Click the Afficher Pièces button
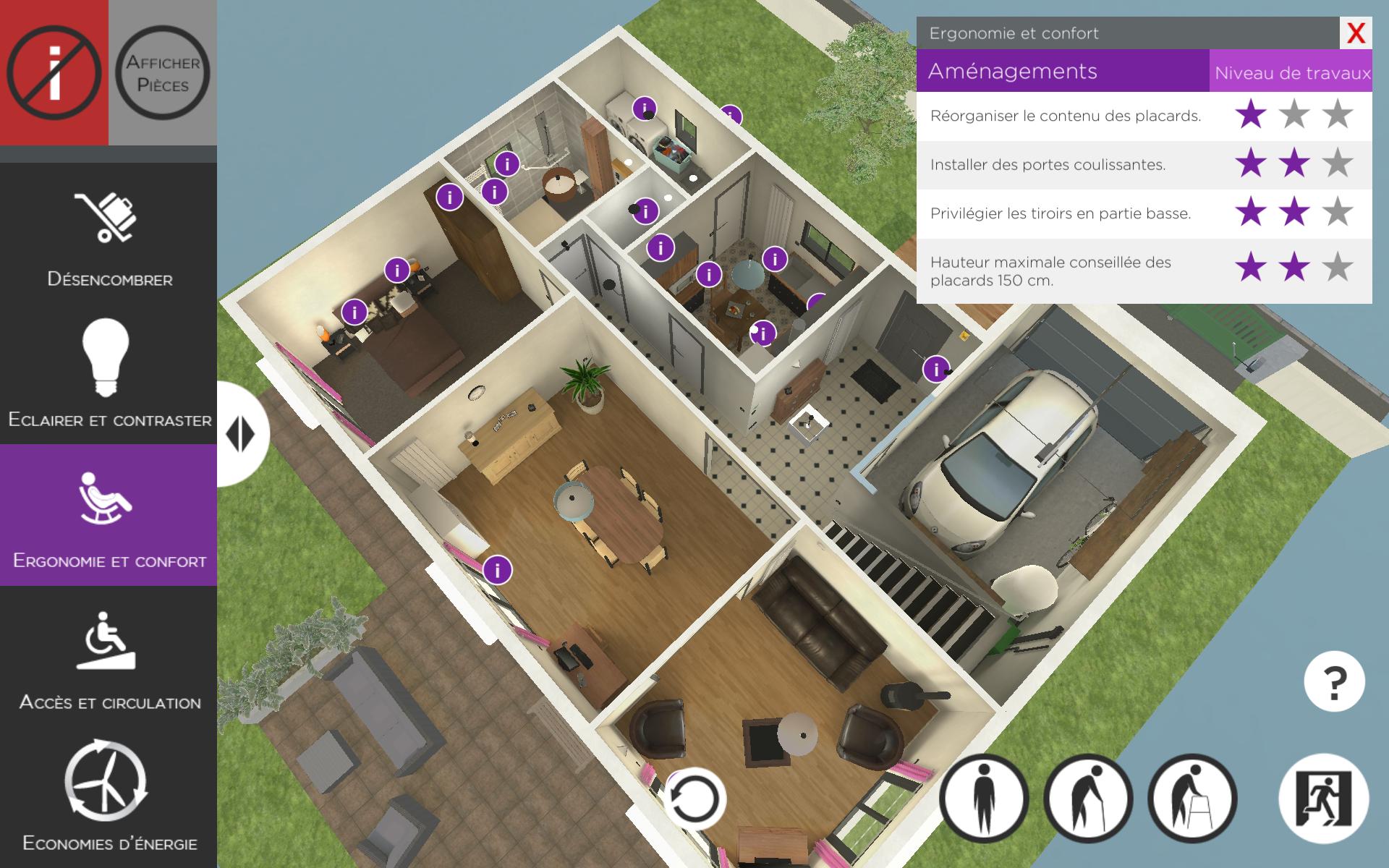Image resolution: width=1389 pixels, height=868 pixels. coord(163,72)
